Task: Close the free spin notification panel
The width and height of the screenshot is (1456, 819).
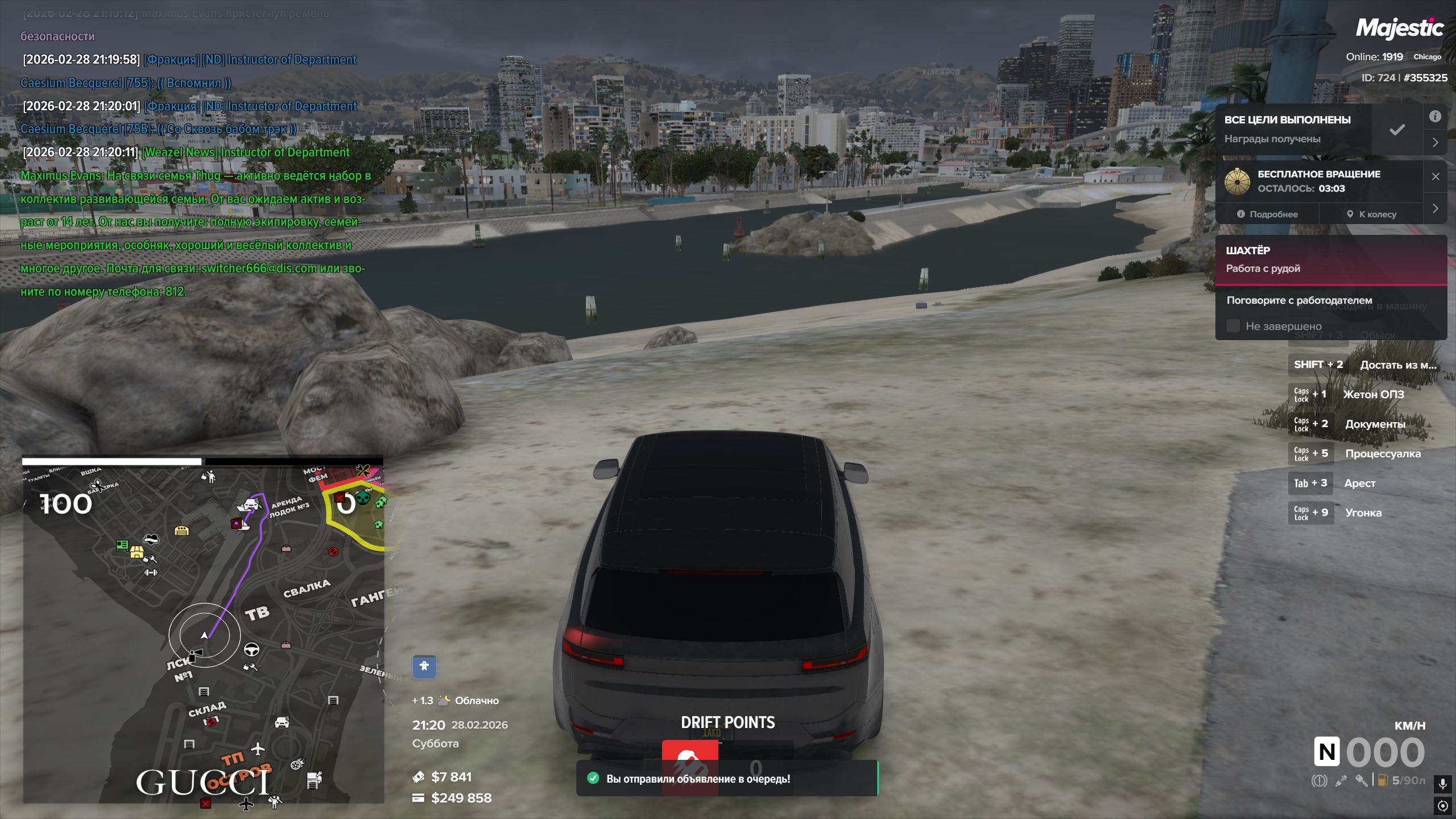Action: (1436, 177)
